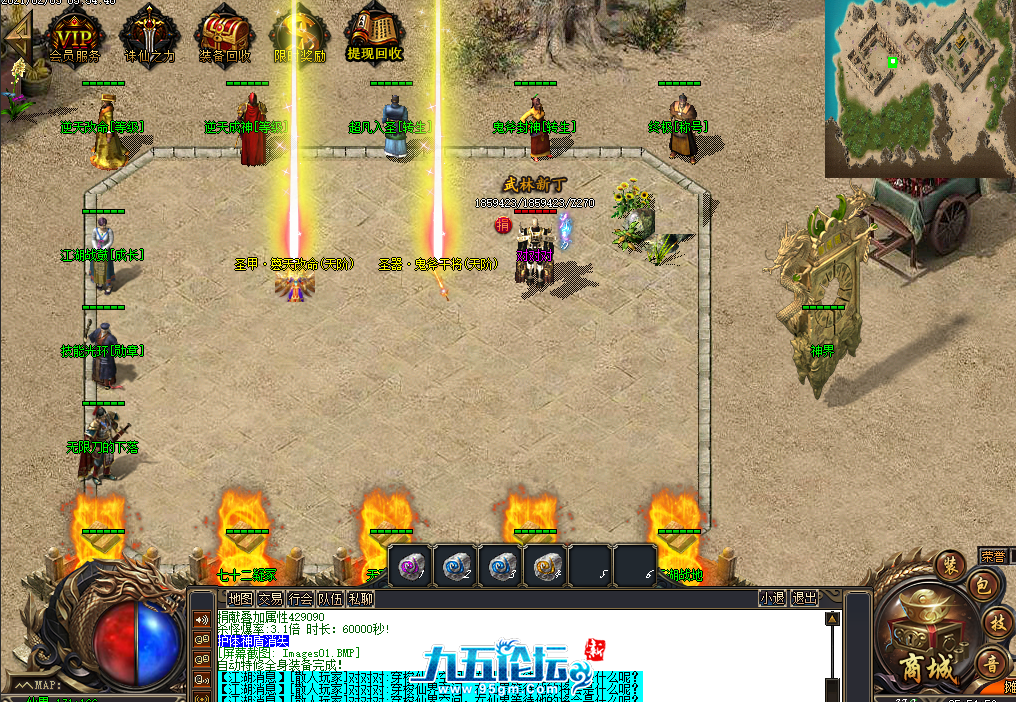Screen dimensions: 1016x702
Task: Open the bag with the 包 button
Action: 984,586
